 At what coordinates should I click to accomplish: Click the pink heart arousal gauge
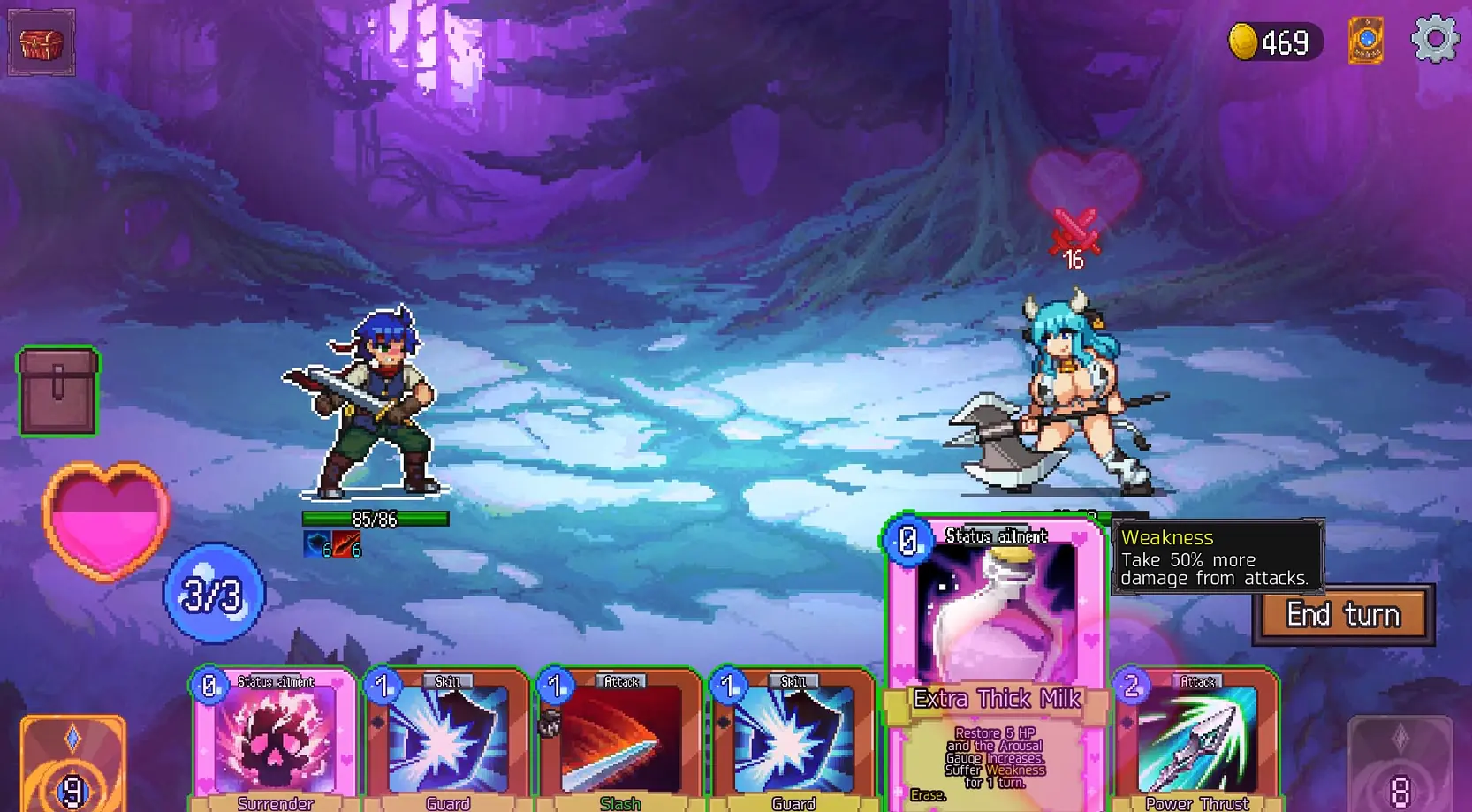(105, 521)
